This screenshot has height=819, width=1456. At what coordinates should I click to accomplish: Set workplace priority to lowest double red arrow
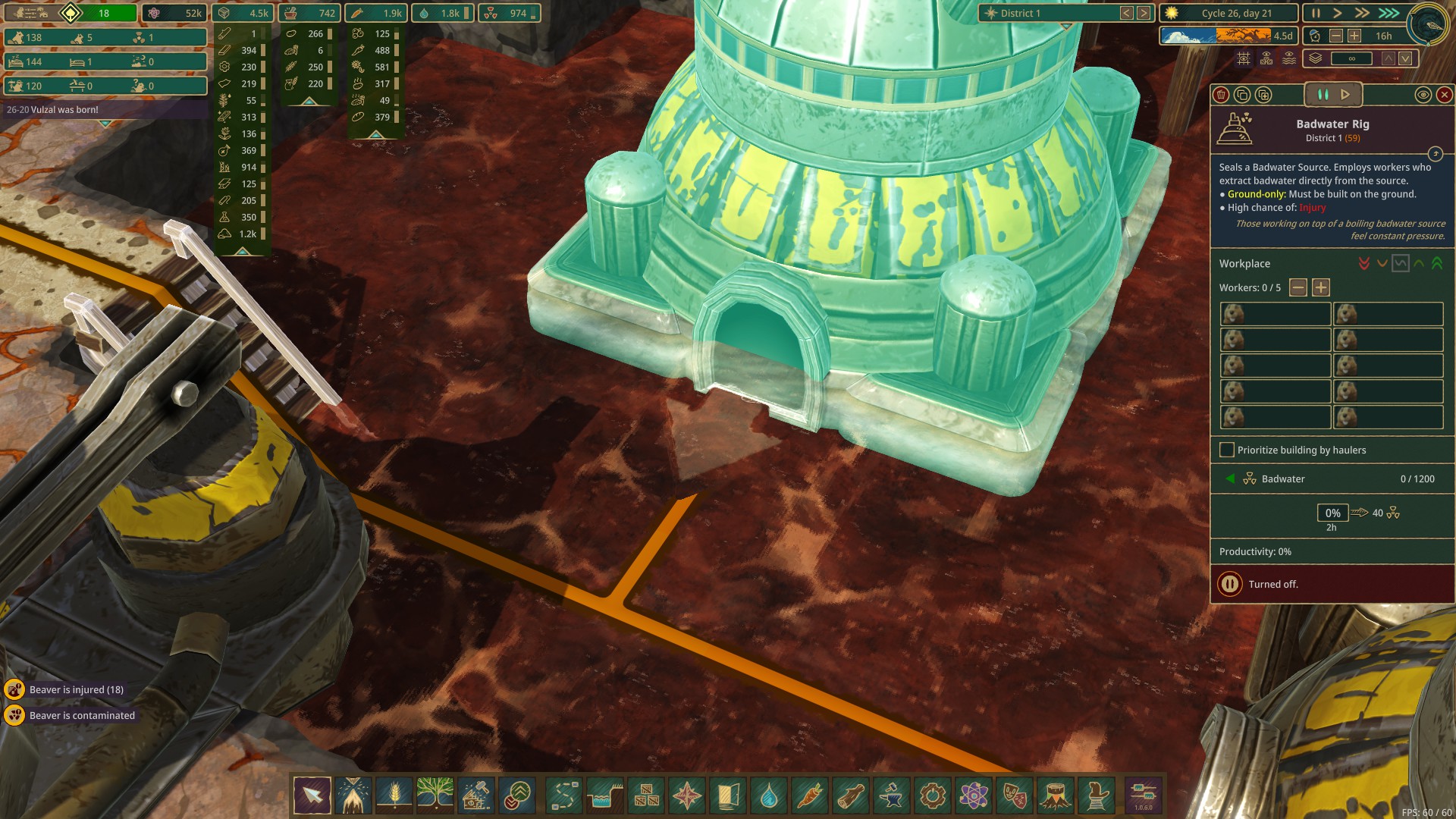point(1364,263)
